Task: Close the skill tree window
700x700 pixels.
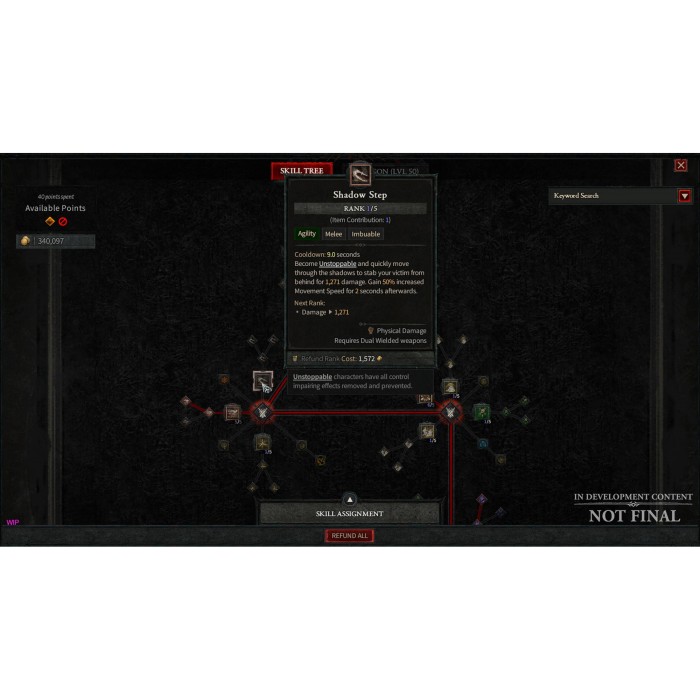Action: pos(681,165)
